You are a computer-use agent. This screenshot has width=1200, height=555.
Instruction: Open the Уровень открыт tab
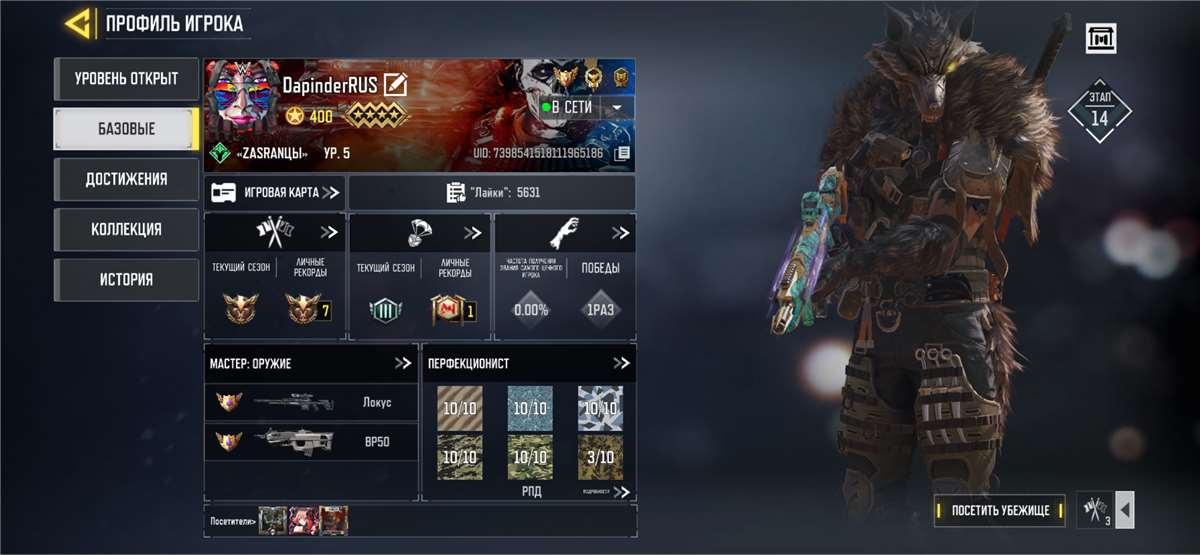coord(126,79)
